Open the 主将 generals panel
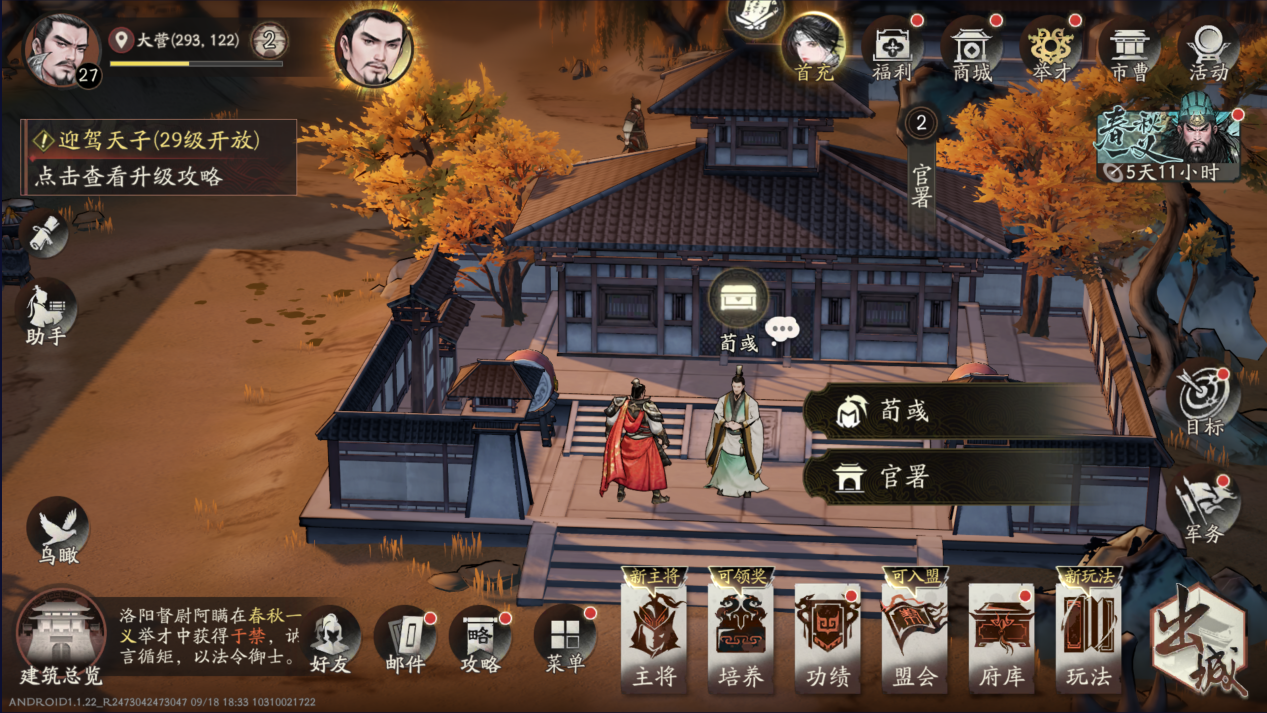 654,636
